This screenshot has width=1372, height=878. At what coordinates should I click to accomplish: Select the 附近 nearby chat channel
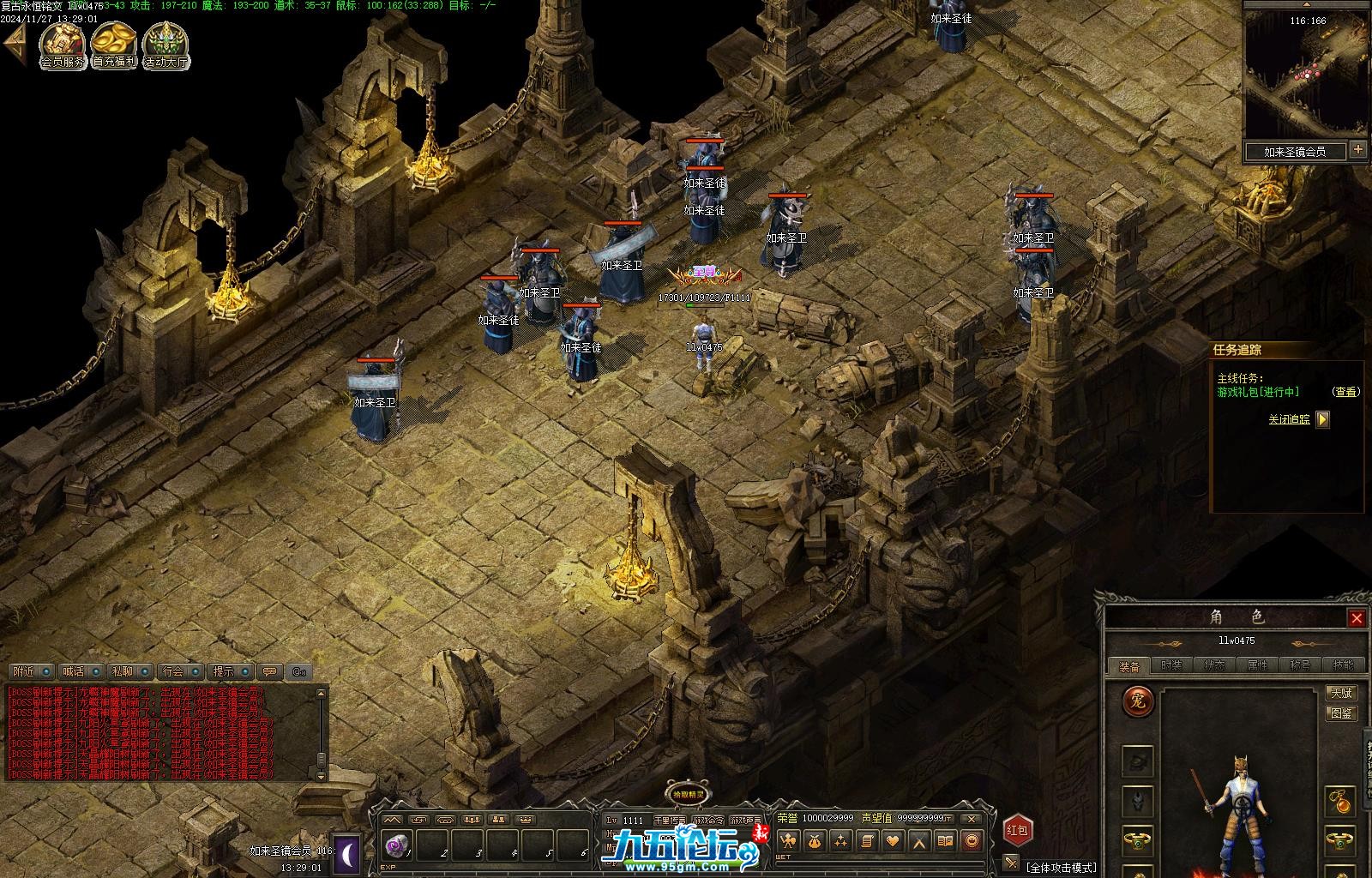(x=25, y=671)
